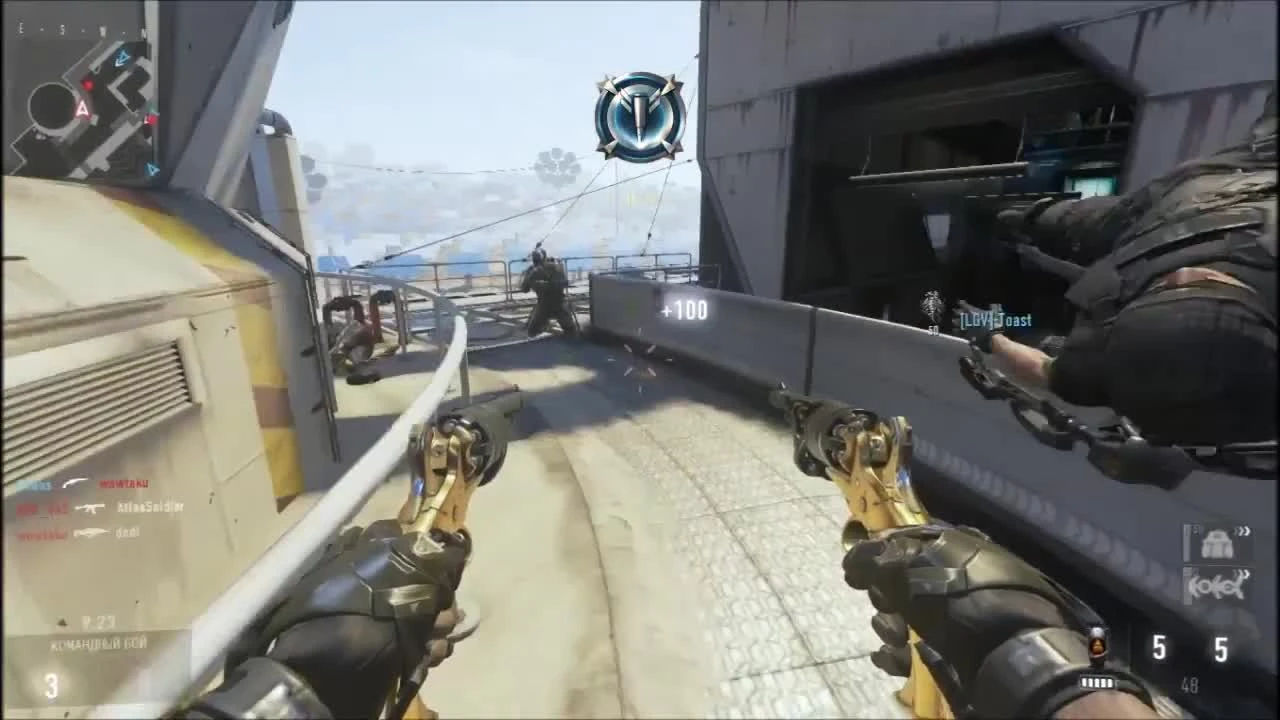Click the pistol weapon icon beside wowtaku
The width and height of the screenshot is (1280, 720).
[x=73, y=482]
